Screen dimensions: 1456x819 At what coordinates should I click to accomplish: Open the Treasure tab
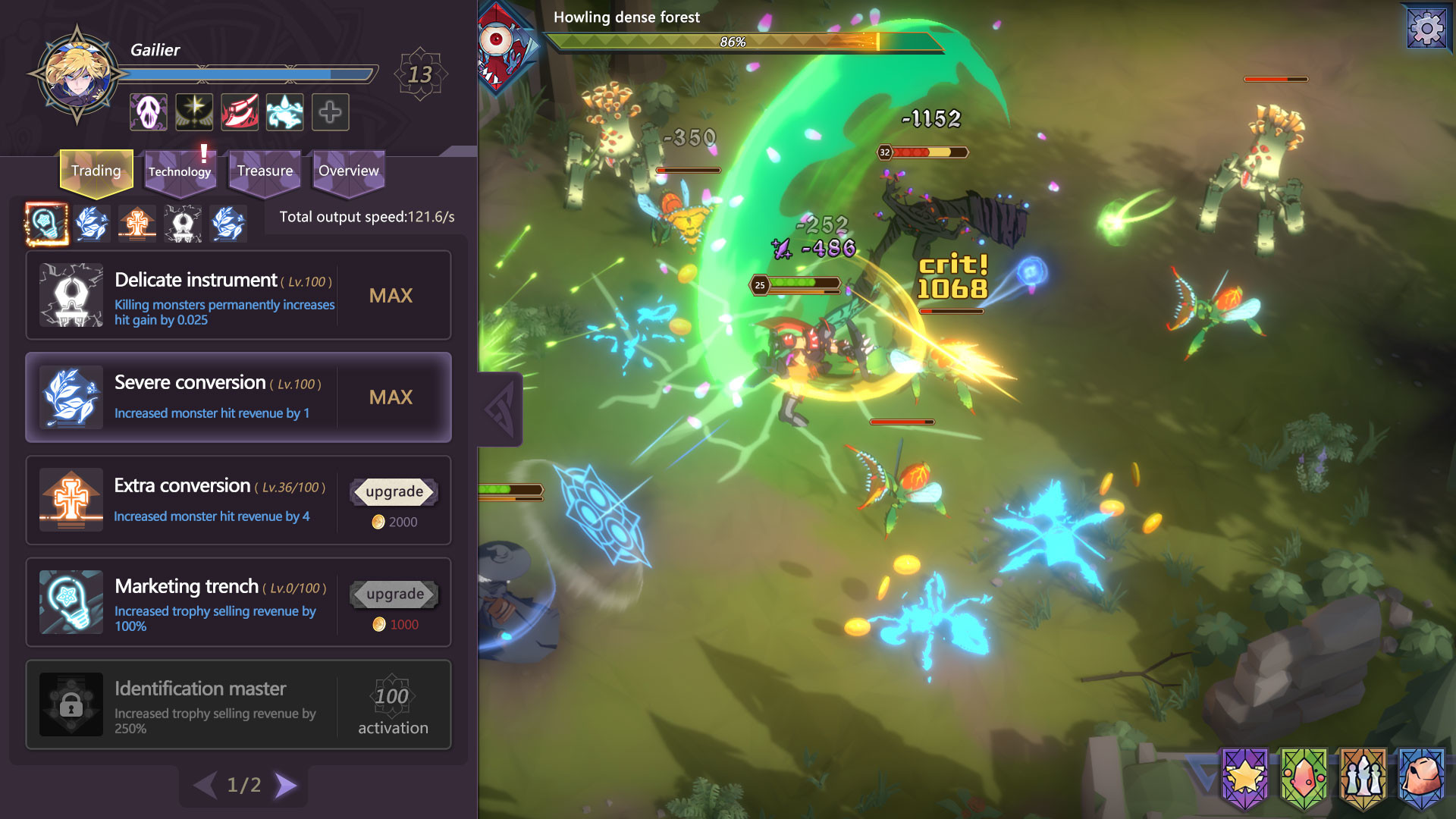(x=264, y=171)
